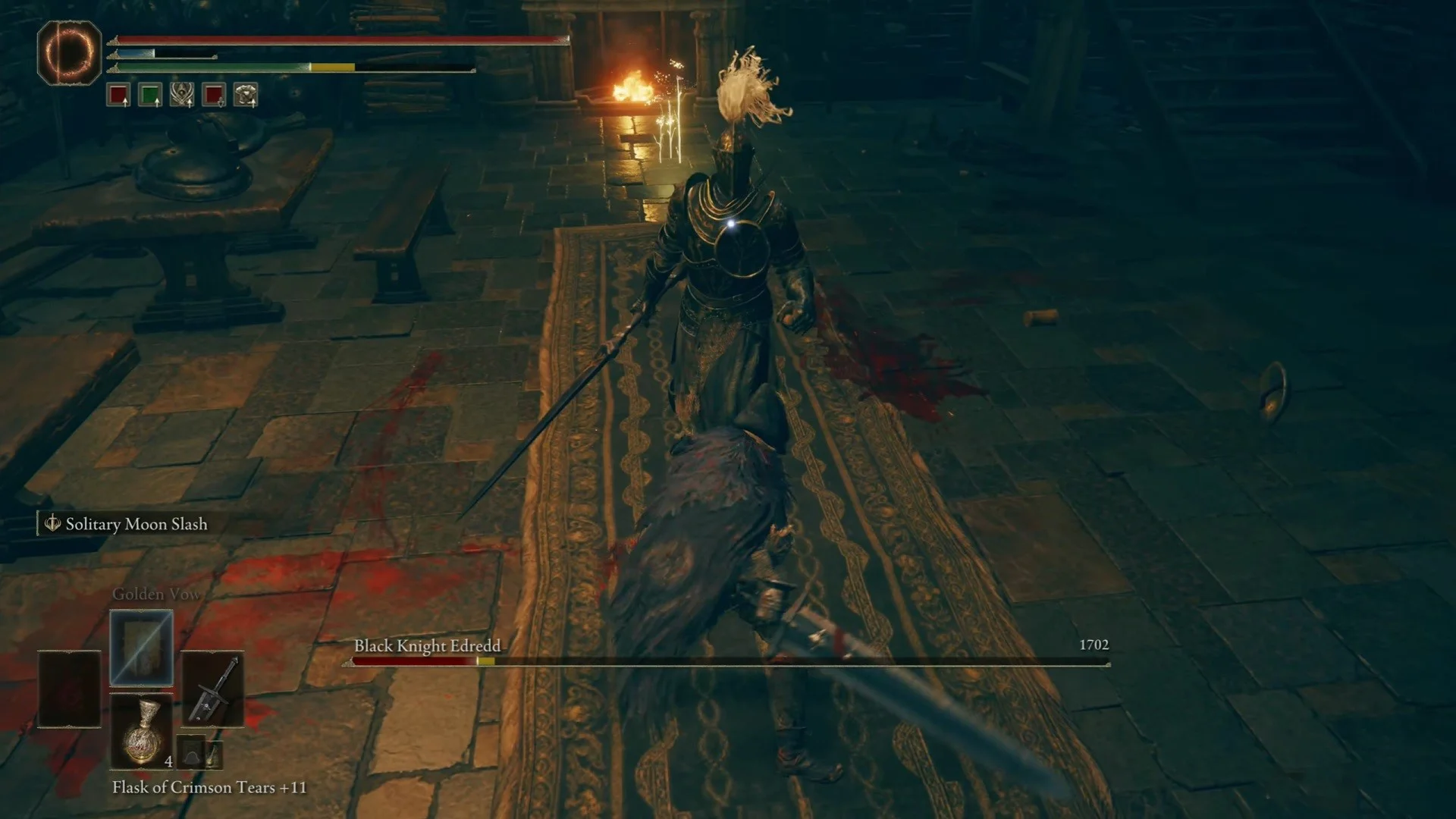The image size is (1456, 819).
Task: Click the Solitary Moon Slash skill label
Action: (136, 524)
